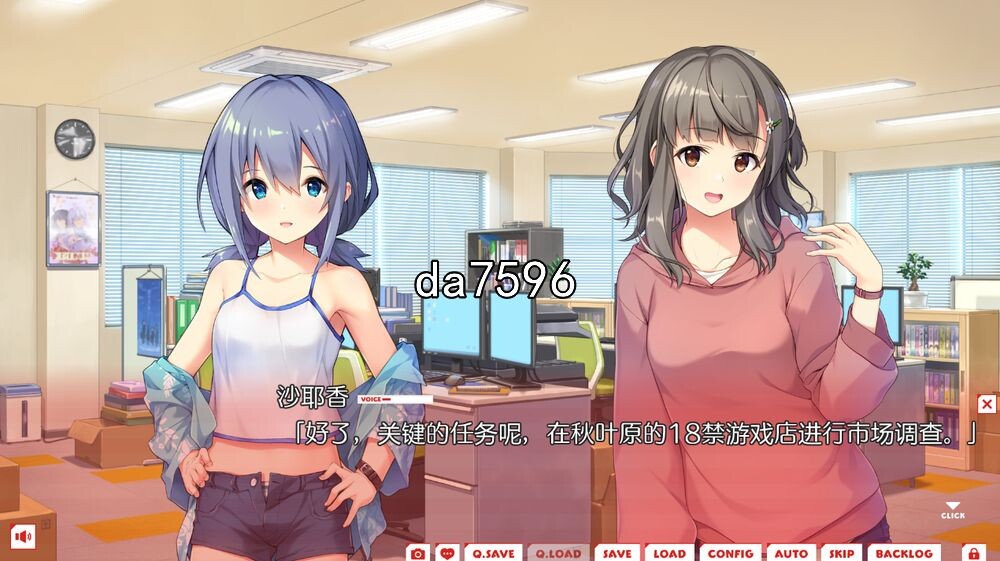Activate SKIP to fast-forward dialogue
1000x561 pixels.
(841, 553)
